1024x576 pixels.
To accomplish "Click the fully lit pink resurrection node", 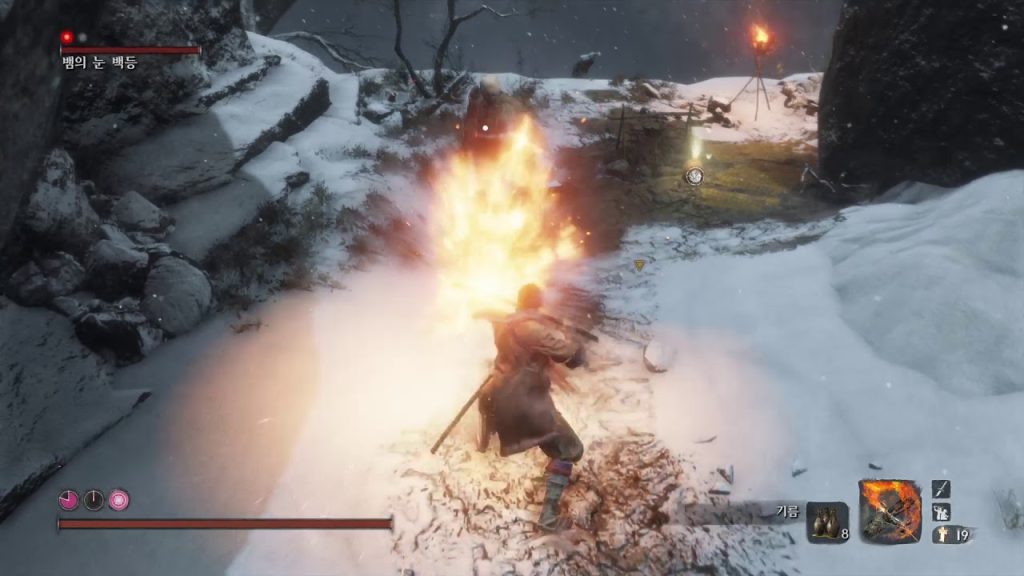I will click(x=119, y=500).
